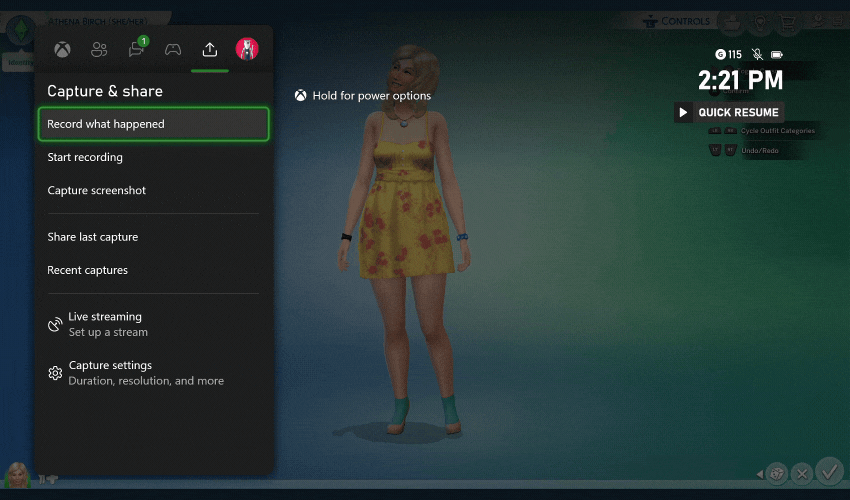850x500 pixels.
Task: Select Record what happened
Action: point(153,124)
